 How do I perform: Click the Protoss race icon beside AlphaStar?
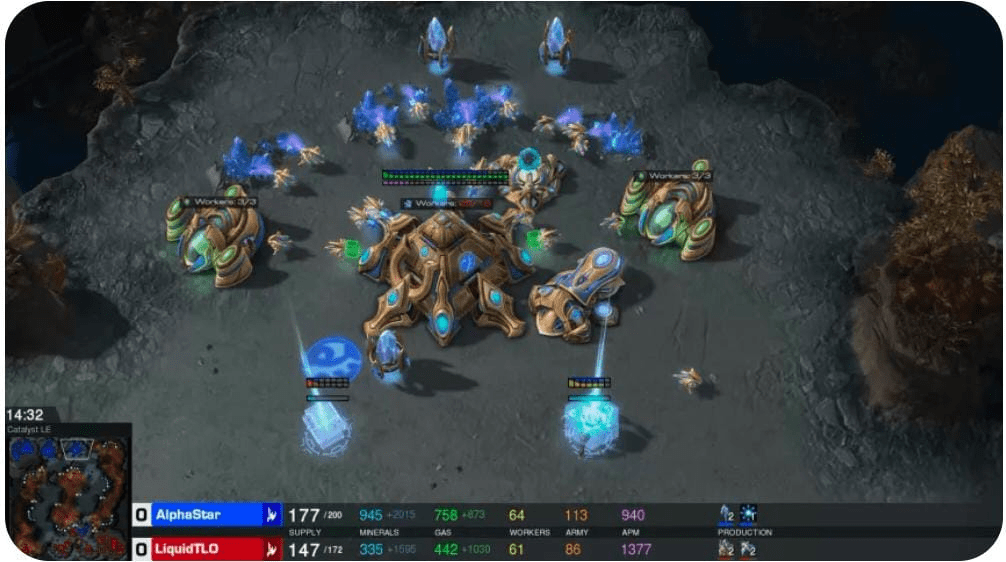pos(272,515)
